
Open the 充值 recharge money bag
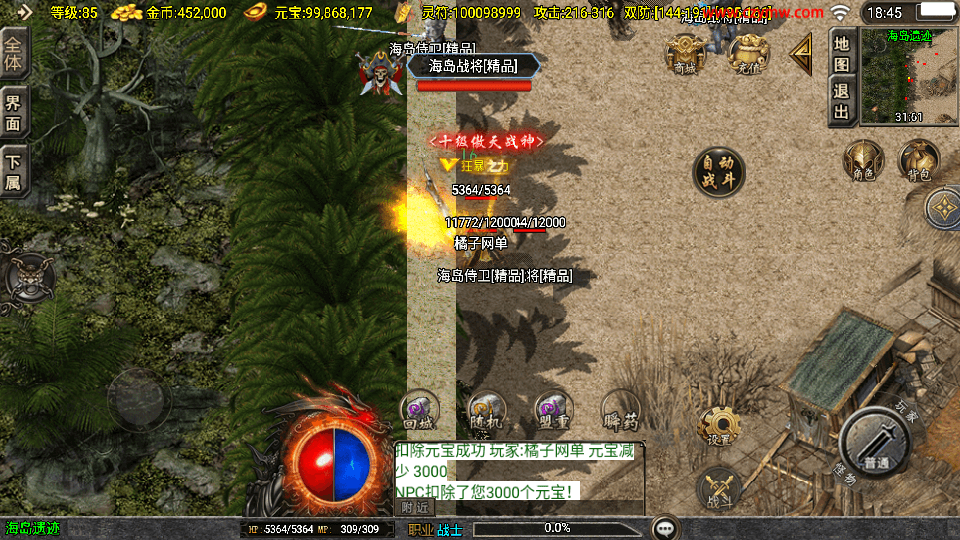pos(747,54)
